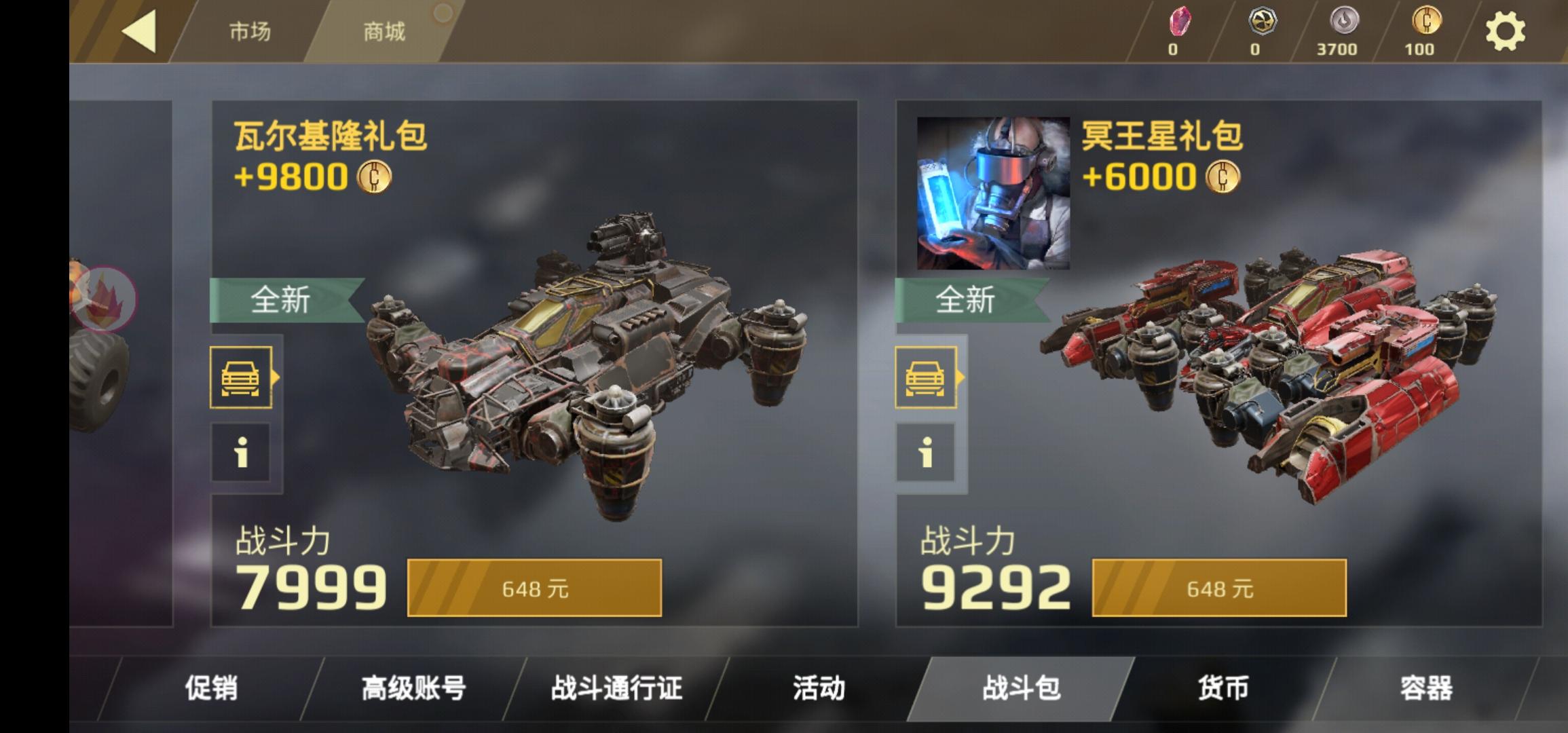Buy 瓦尔基隆礼包 for 648 元

pos(534,588)
